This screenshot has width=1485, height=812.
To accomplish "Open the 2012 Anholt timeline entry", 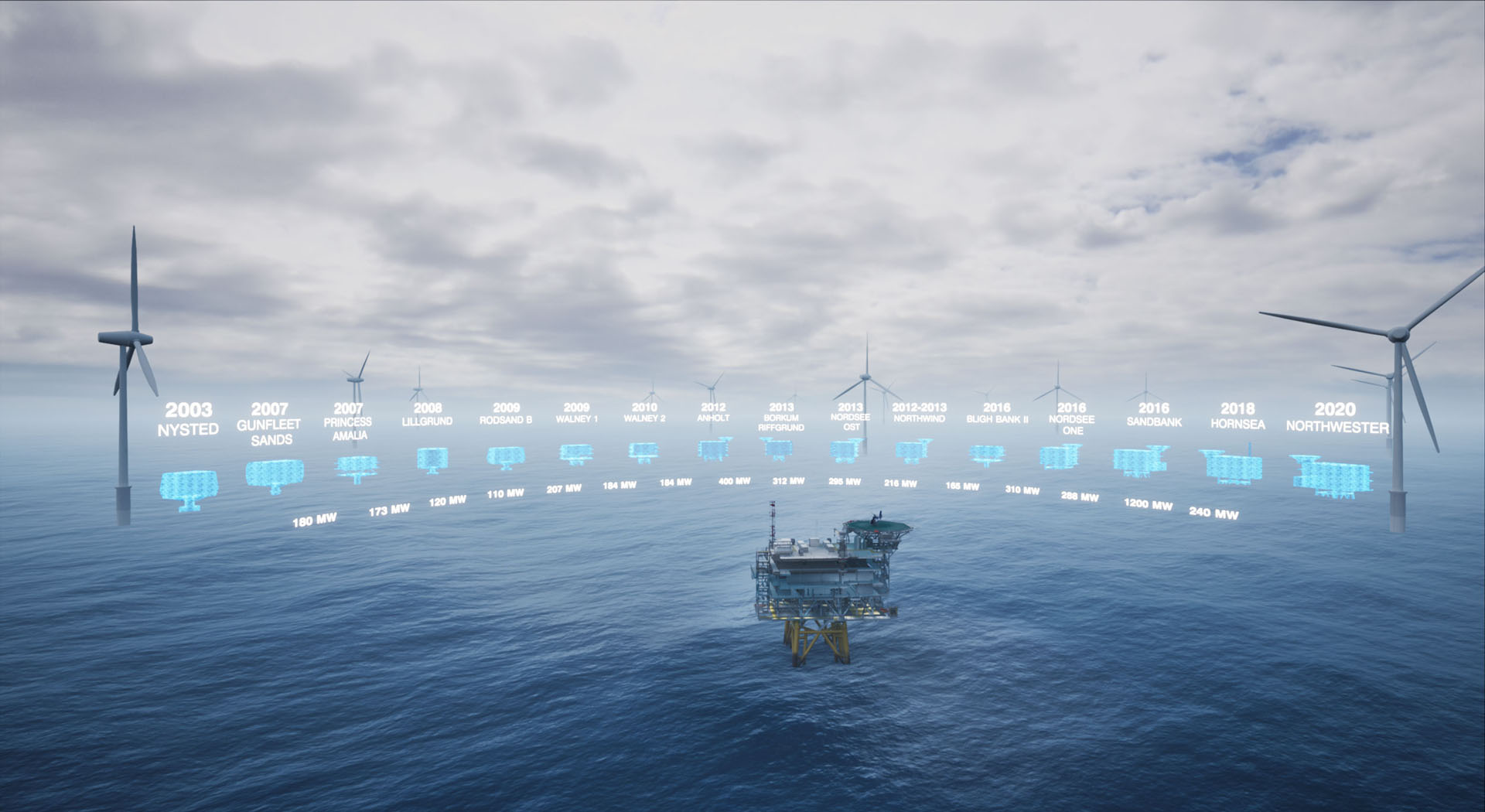I will point(714,449).
